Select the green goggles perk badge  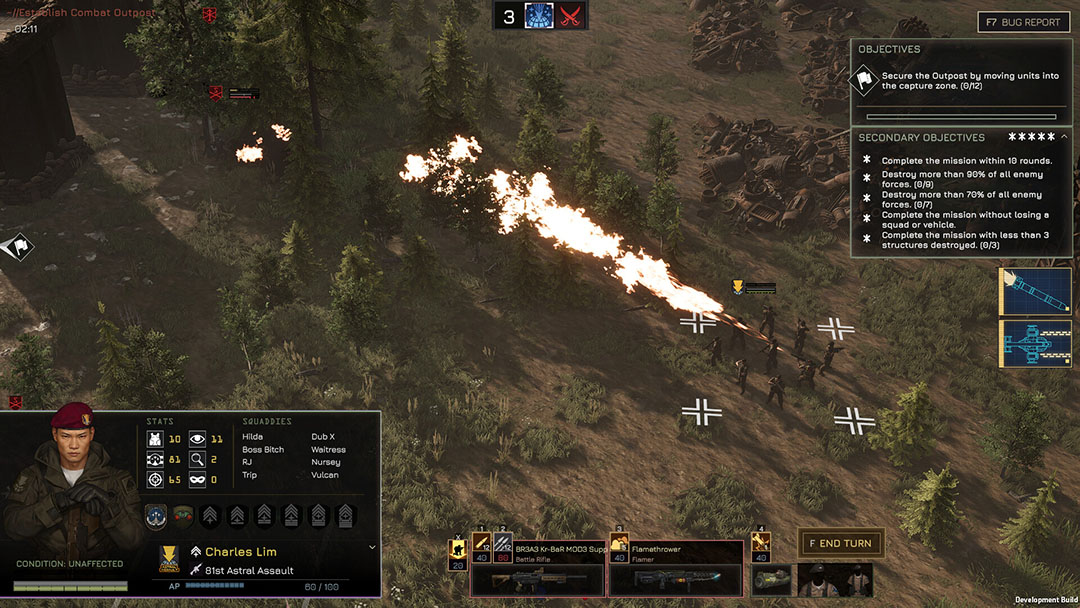pyautogui.click(x=182, y=515)
